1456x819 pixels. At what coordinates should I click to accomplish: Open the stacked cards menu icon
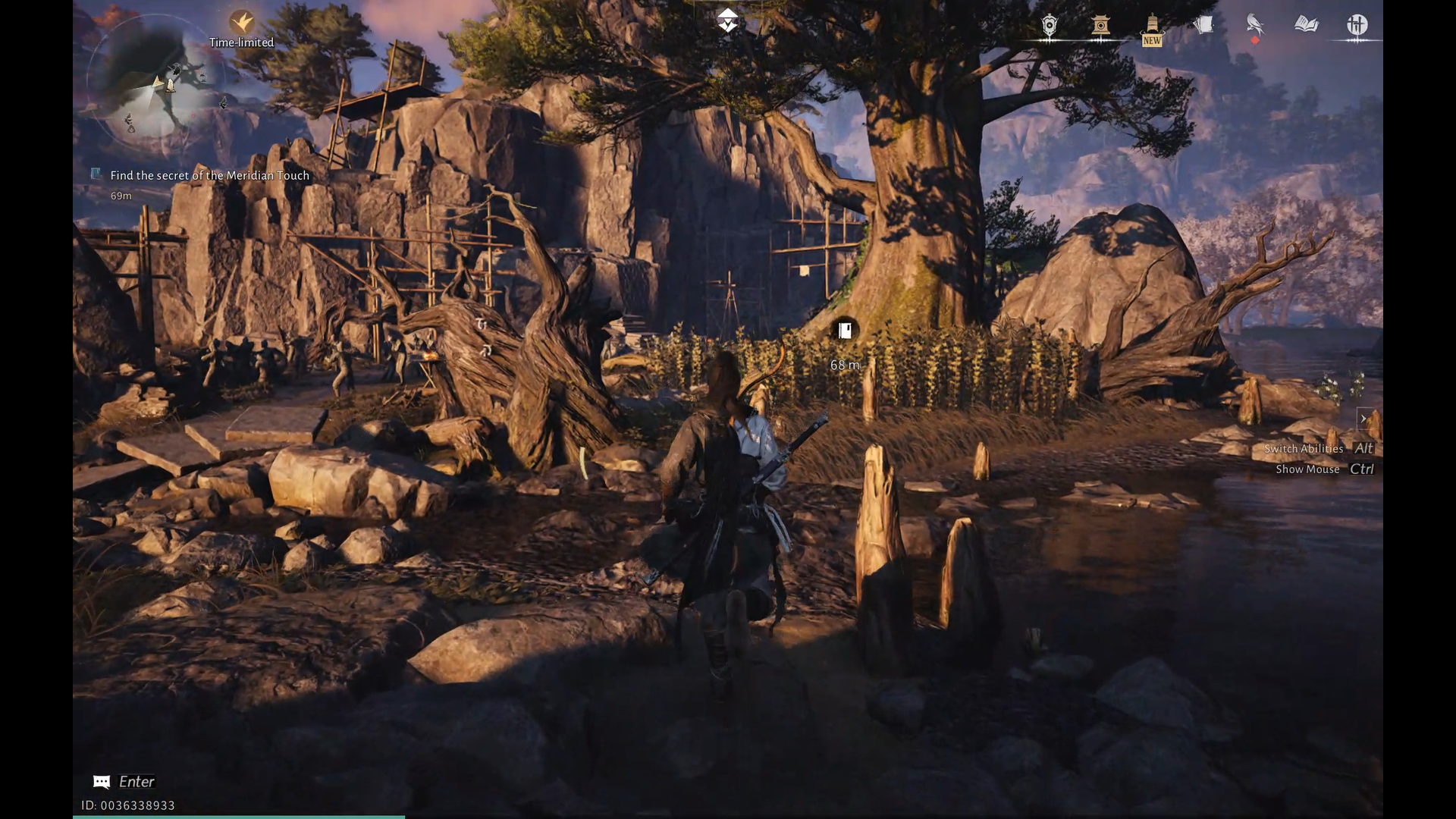[x=1203, y=26]
